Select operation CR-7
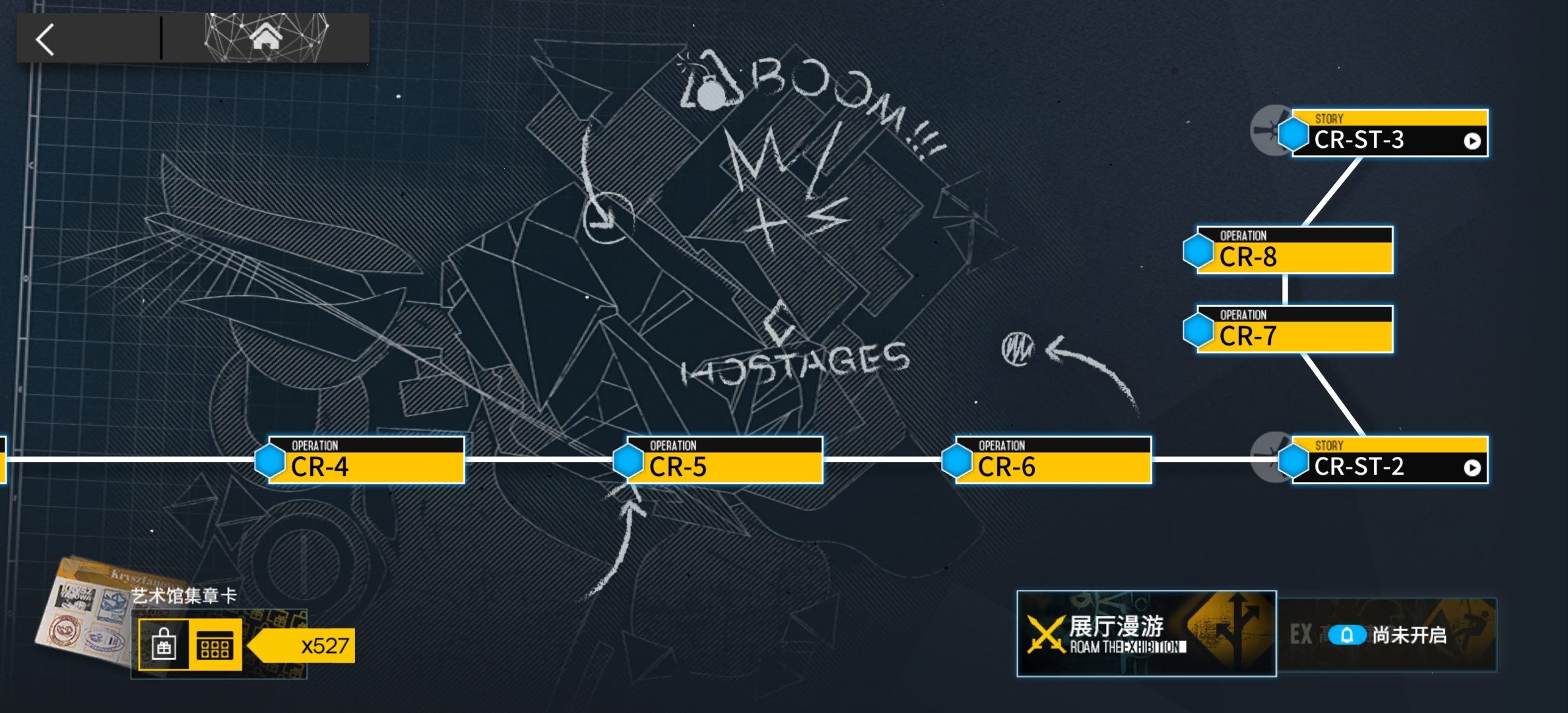The width and height of the screenshot is (1568, 713). pyautogui.click(x=1294, y=329)
